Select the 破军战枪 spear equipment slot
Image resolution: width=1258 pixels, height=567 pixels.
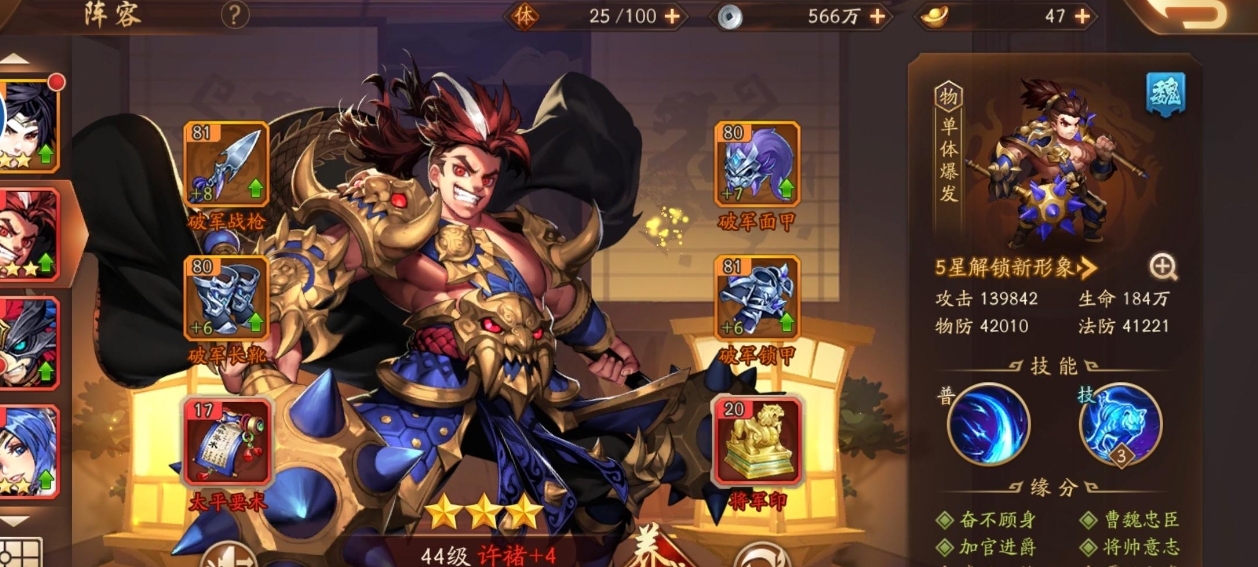tap(227, 164)
